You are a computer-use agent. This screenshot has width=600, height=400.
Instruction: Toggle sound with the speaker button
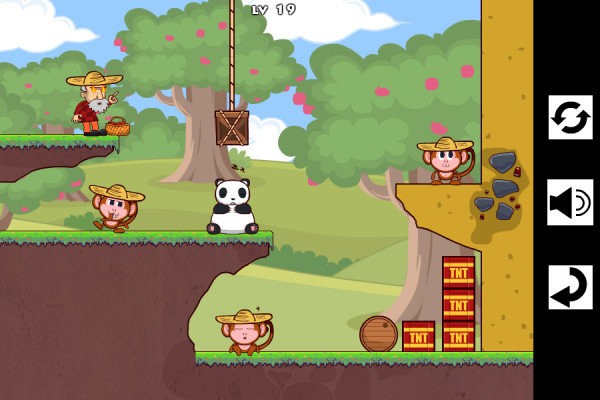[570, 203]
